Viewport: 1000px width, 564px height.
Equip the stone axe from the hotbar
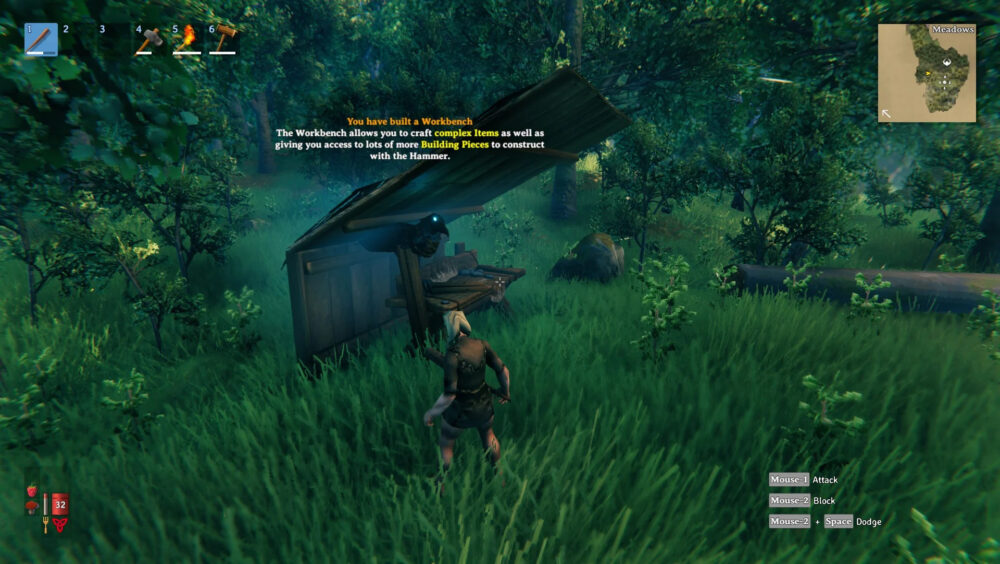pos(150,39)
